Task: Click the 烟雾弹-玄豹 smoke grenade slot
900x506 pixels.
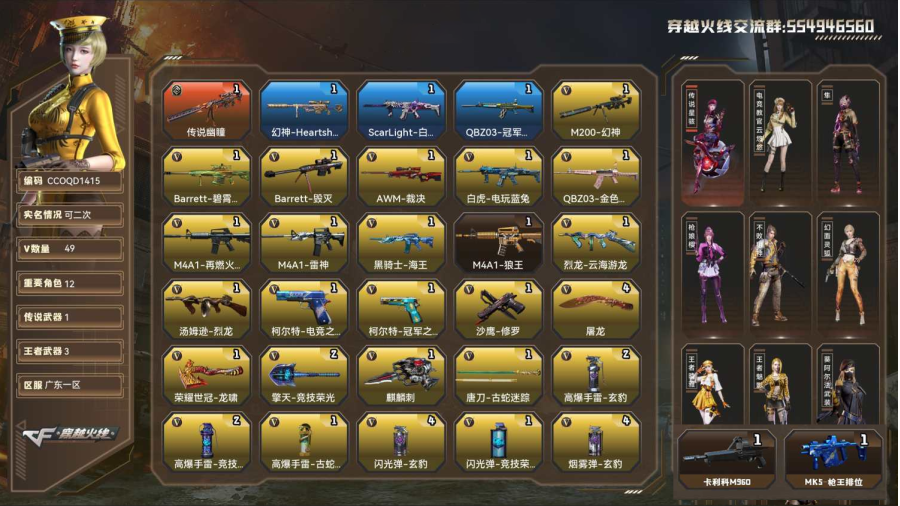Action: (x=596, y=441)
